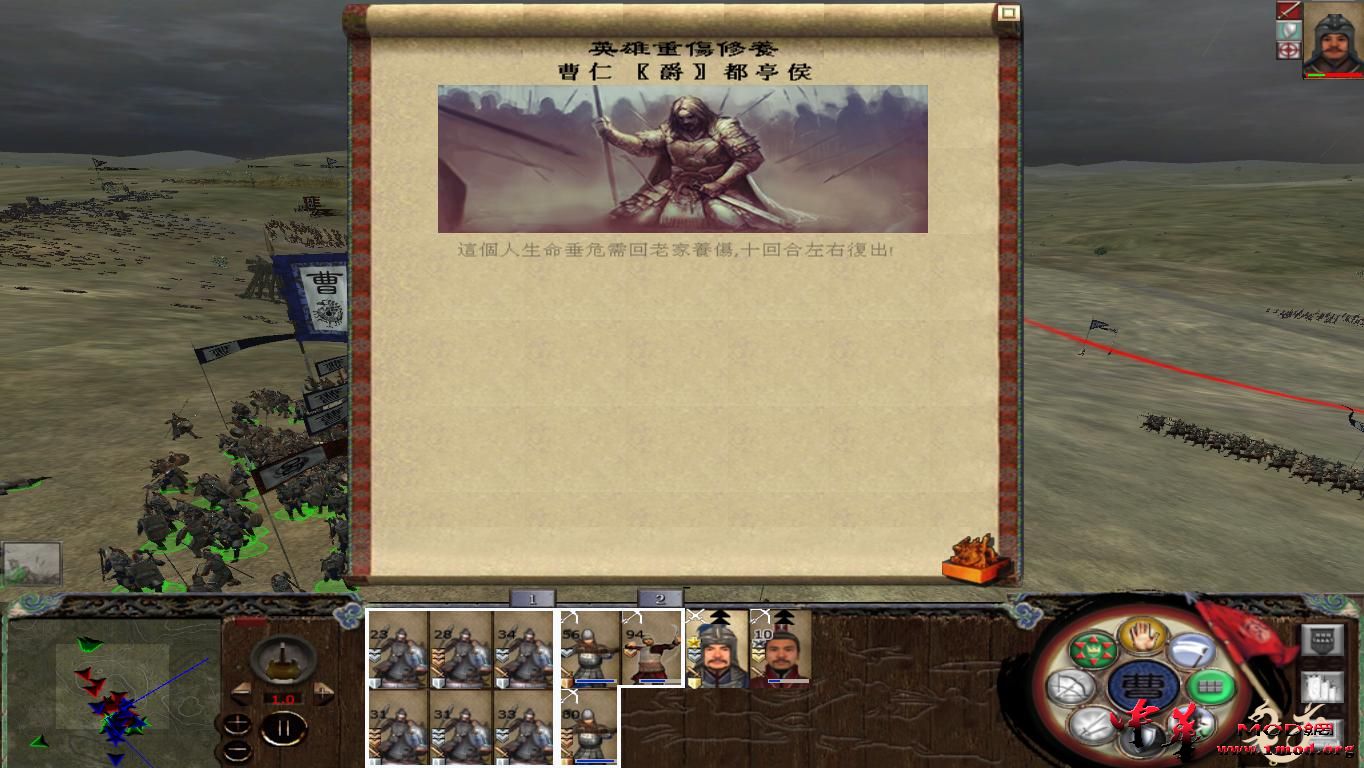Image resolution: width=1364 pixels, height=768 pixels.
Task: Select the green group-units grid icon
Action: (x=1211, y=684)
